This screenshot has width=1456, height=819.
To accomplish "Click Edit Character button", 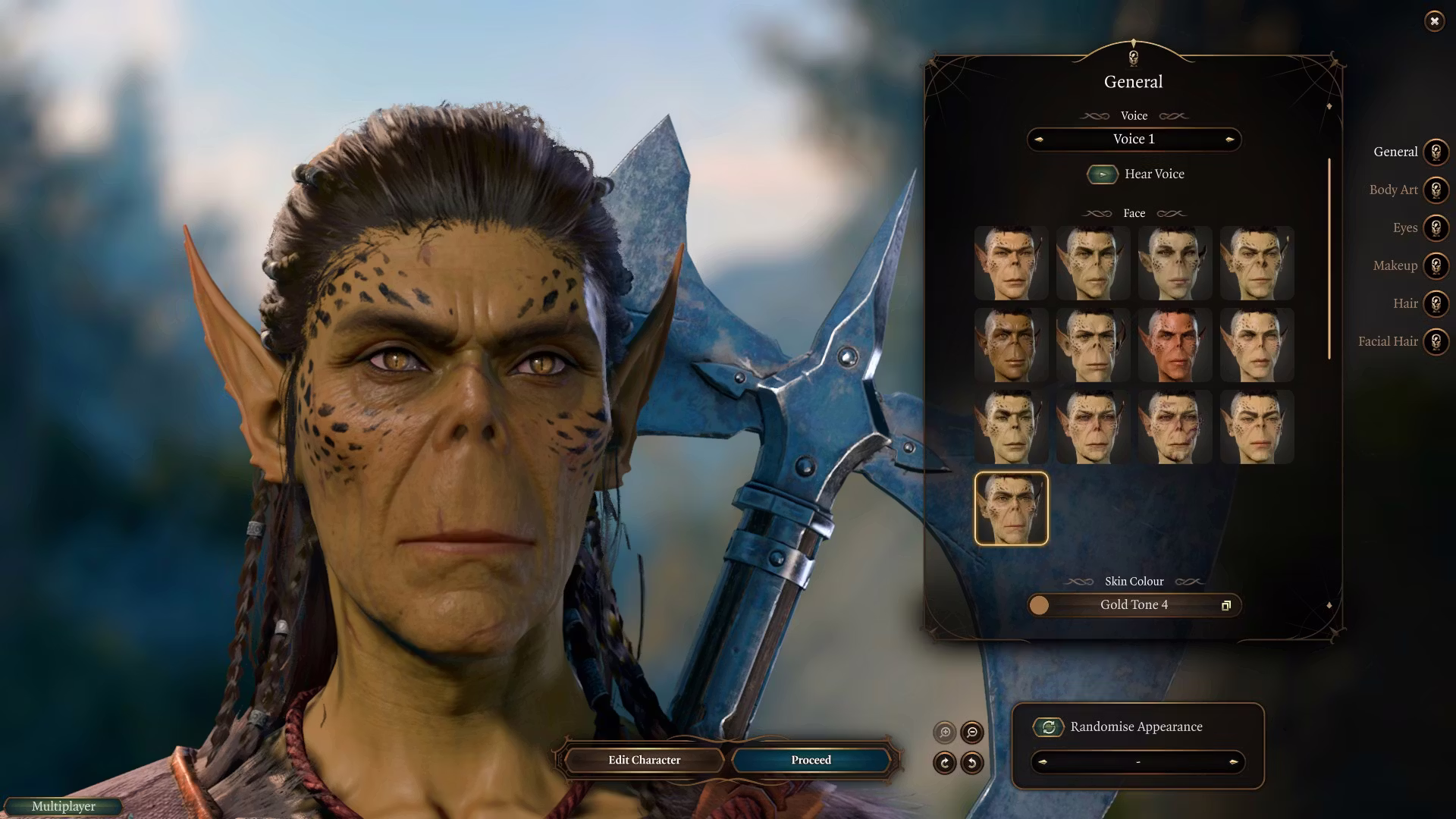I will (644, 760).
